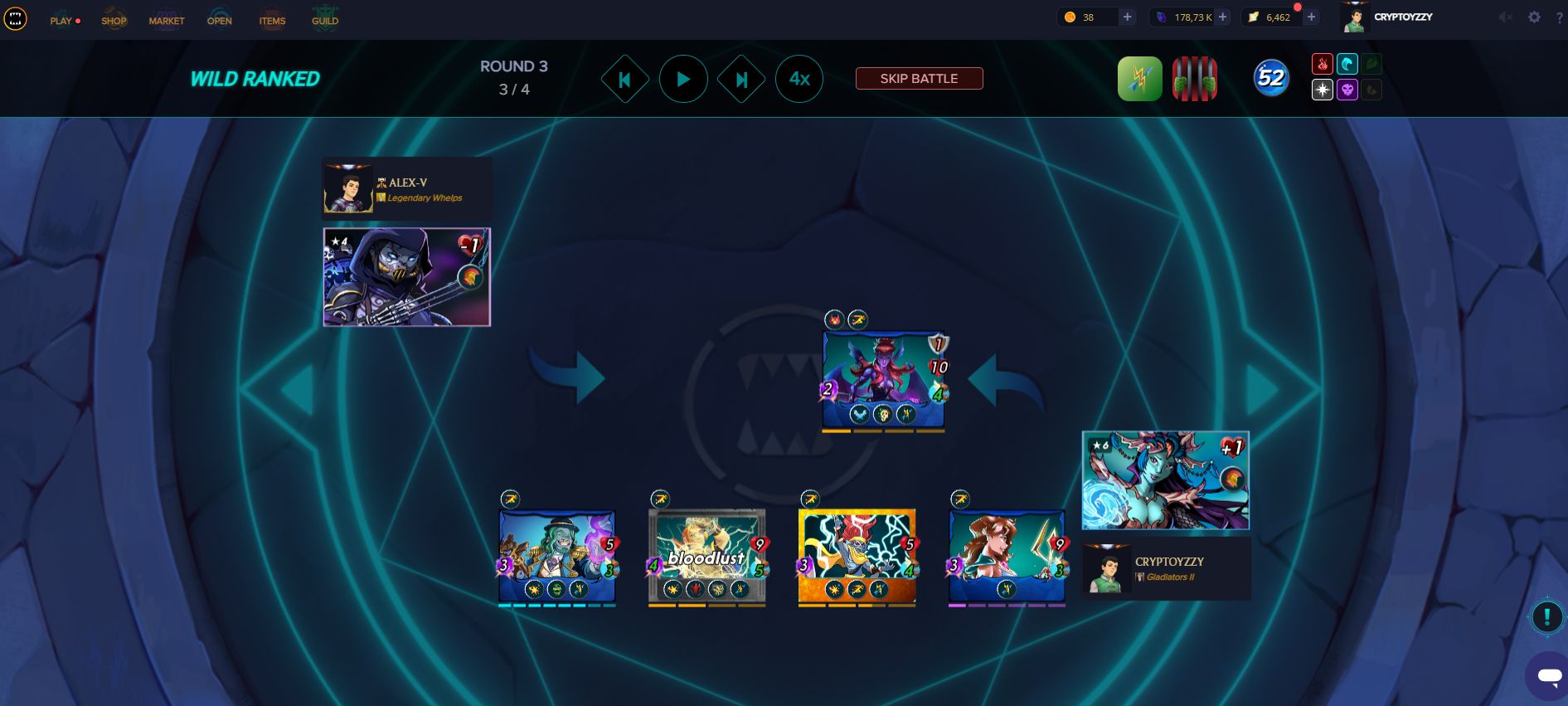Jump back to the previous round
The width and height of the screenshot is (1568, 706).
pyautogui.click(x=624, y=79)
